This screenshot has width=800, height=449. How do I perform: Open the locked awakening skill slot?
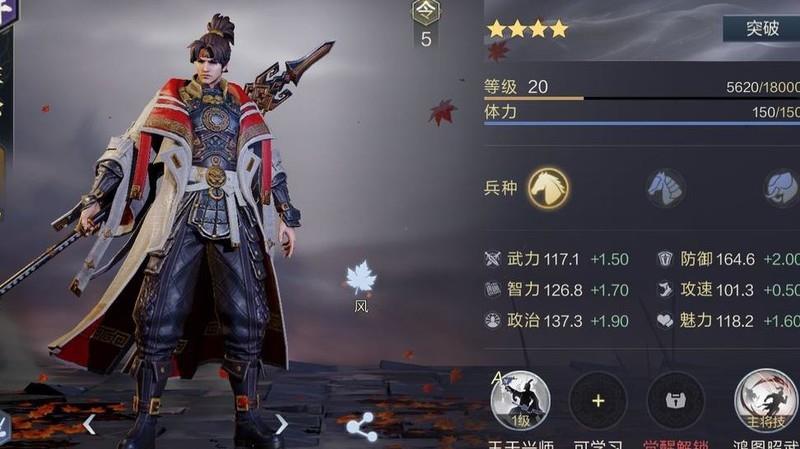[x=675, y=401]
